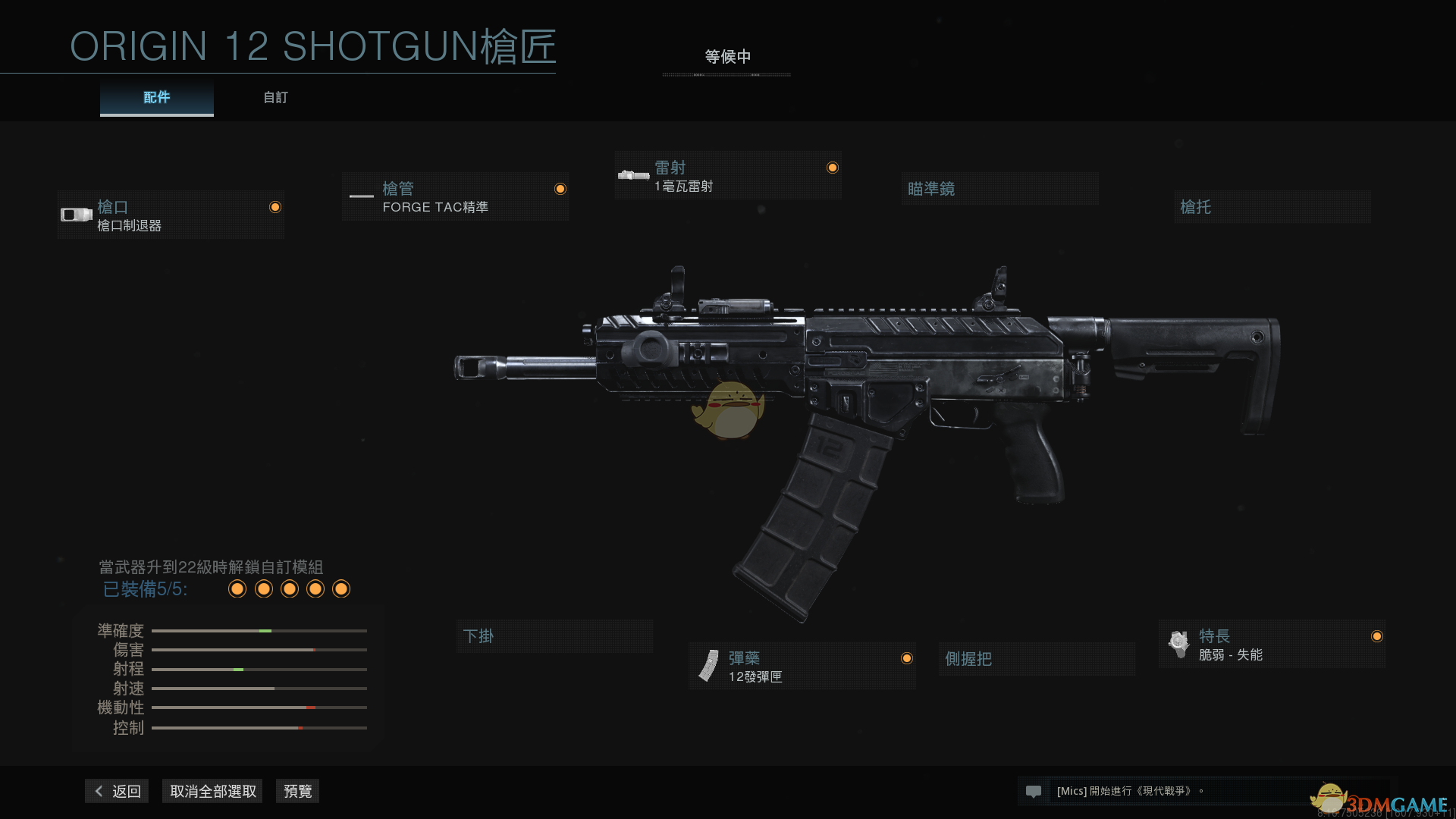Open the 自訂 customization tab
The width and height of the screenshot is (1456, 819).
tap(275, 98)
